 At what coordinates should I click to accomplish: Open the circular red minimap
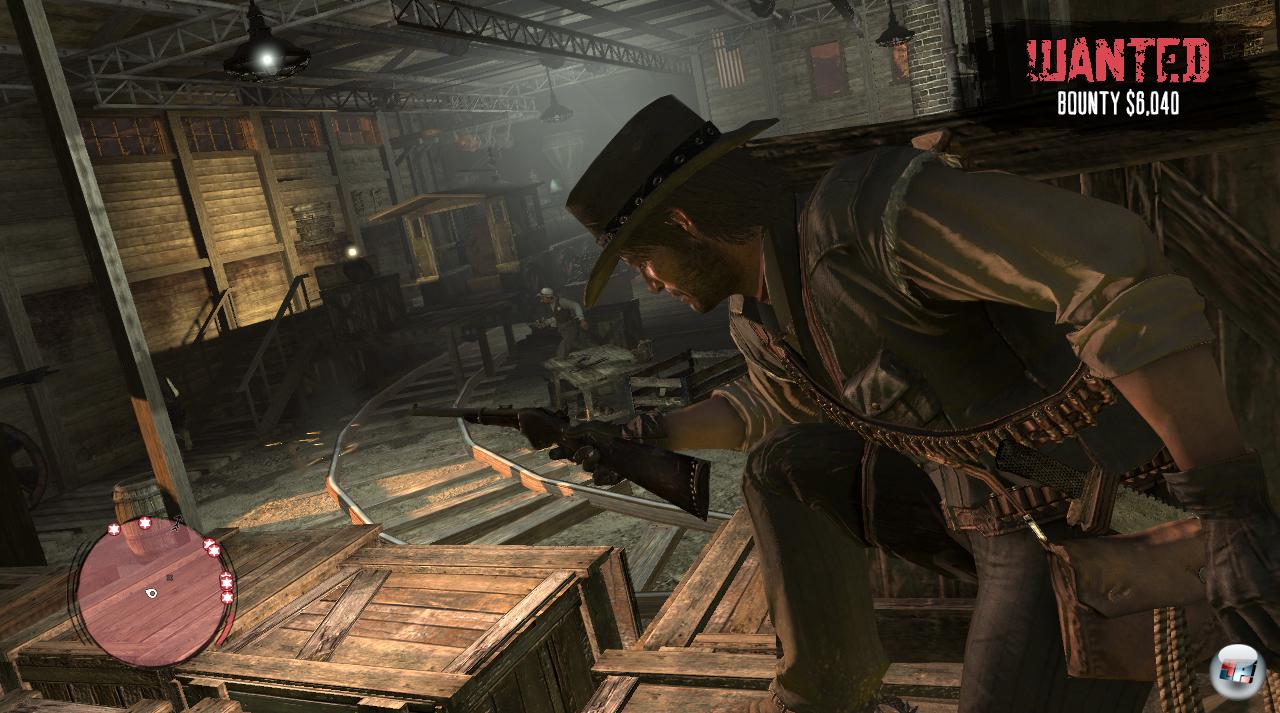(x=150, y=588)
